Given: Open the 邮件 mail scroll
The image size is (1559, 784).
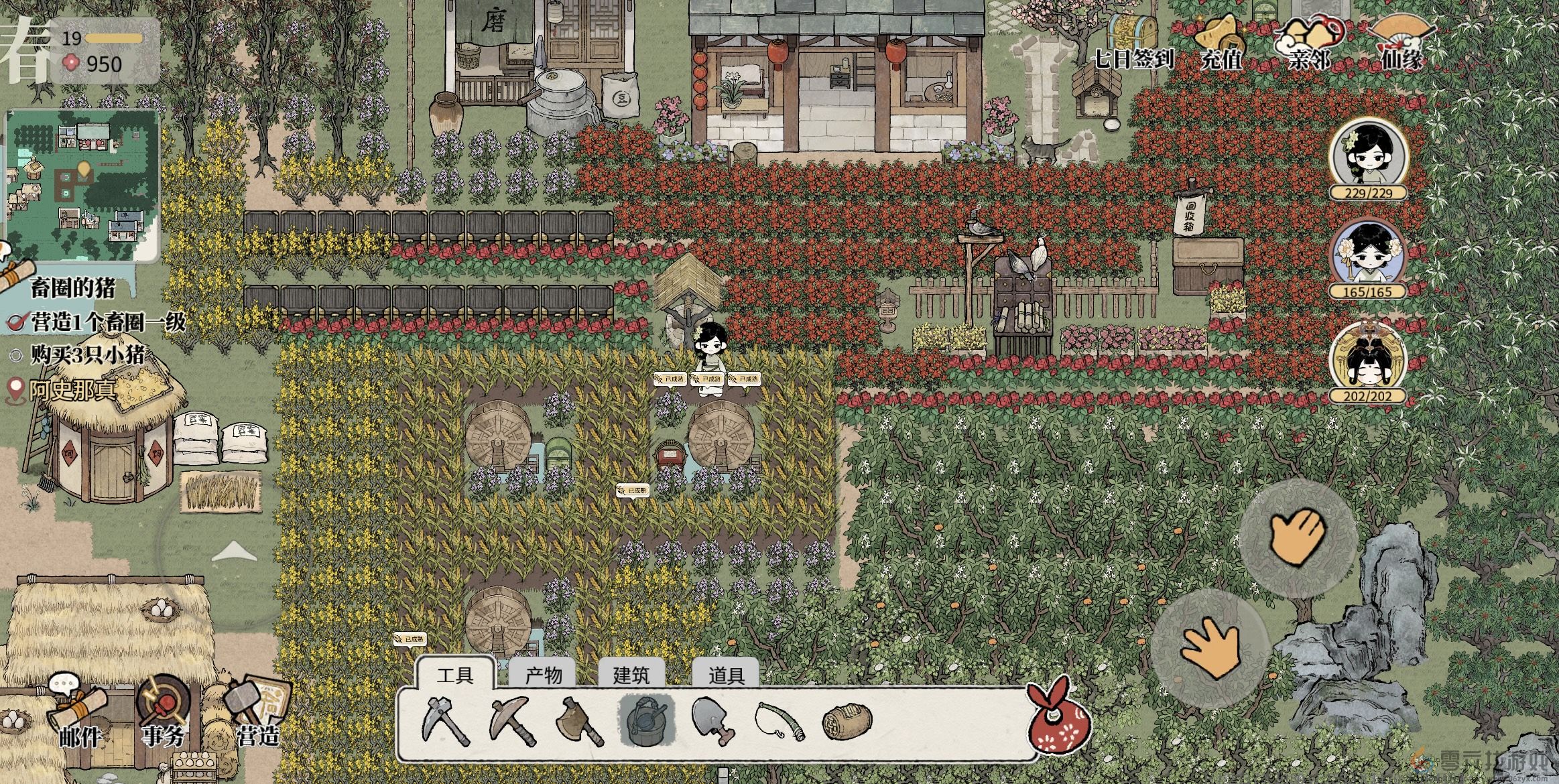Looking at the screenshot, I should pos(78,717).
